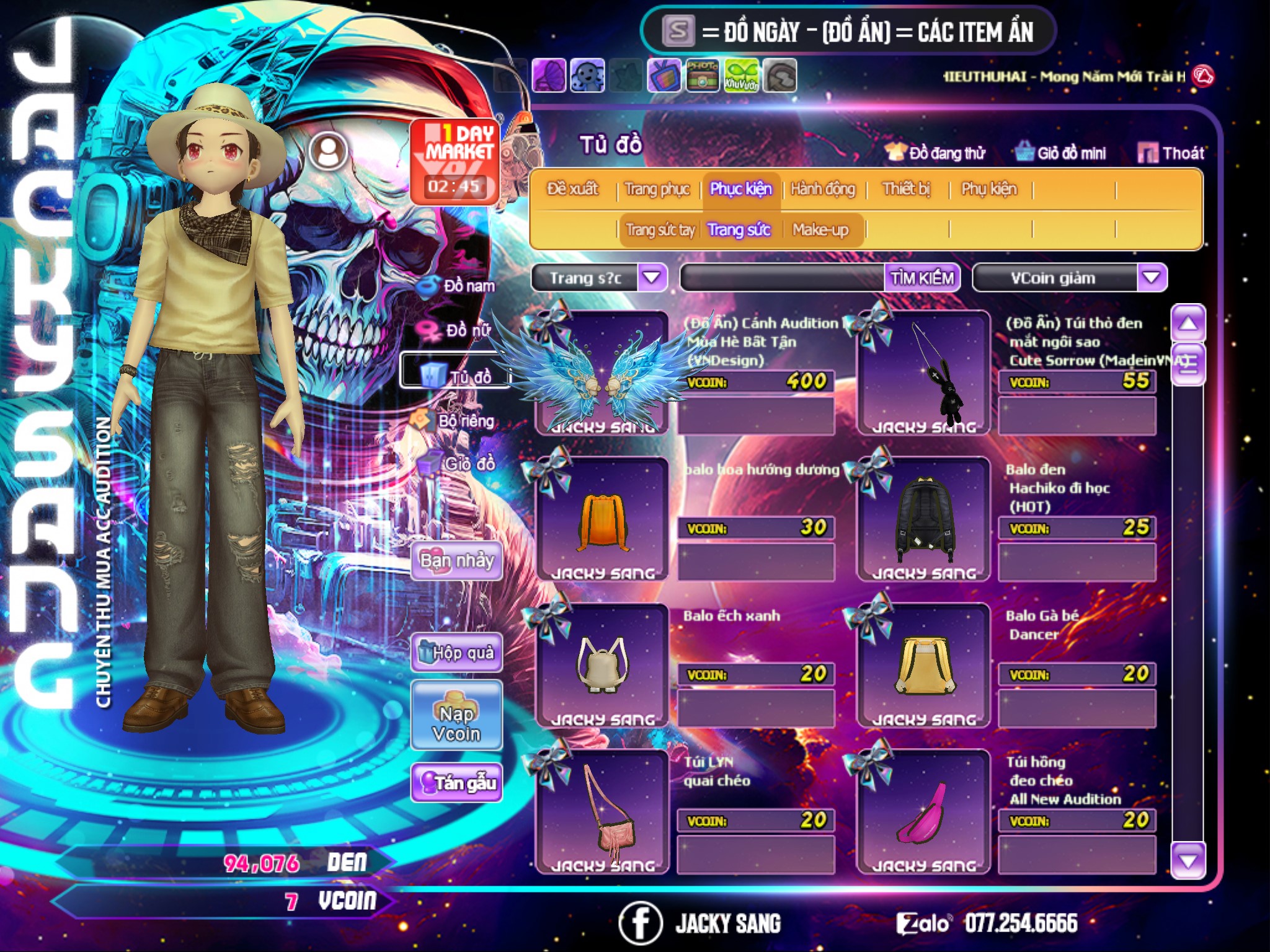Open the Hành động tab
1270x952 pixels.
(823, 189)
